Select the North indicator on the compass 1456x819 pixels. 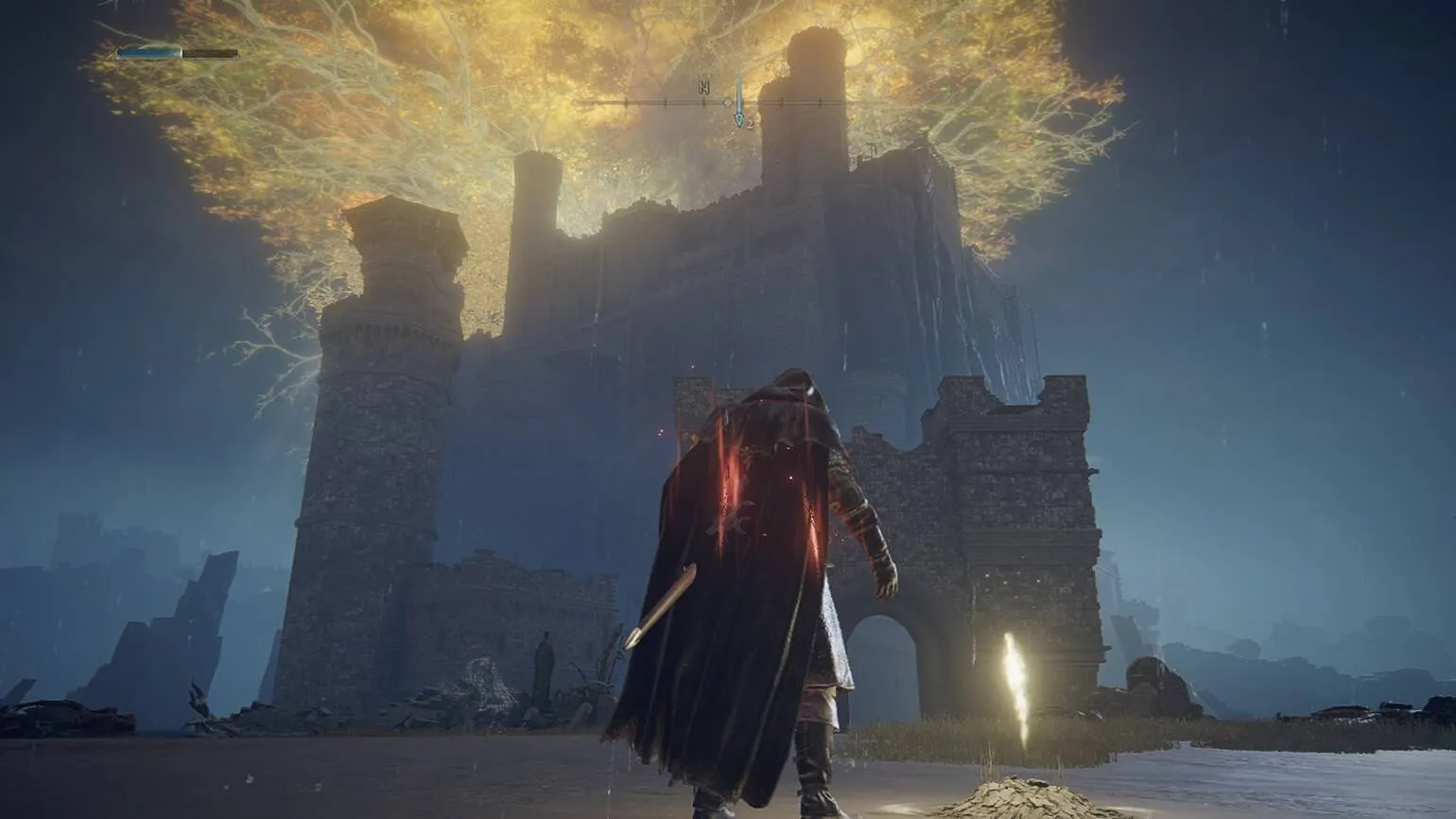tap(703, 88)
